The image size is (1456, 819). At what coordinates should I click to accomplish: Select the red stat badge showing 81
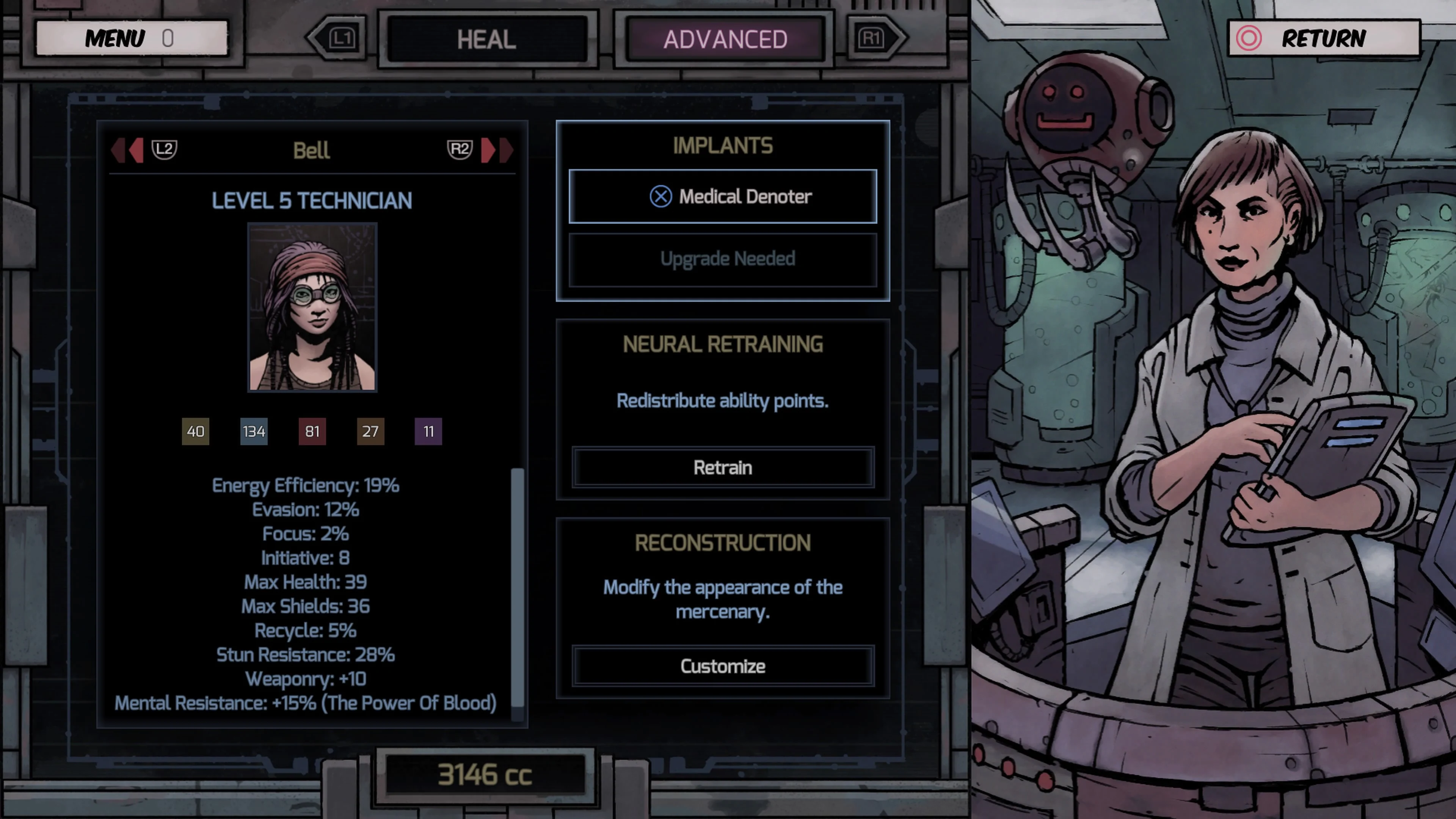(x=312, y=431)
